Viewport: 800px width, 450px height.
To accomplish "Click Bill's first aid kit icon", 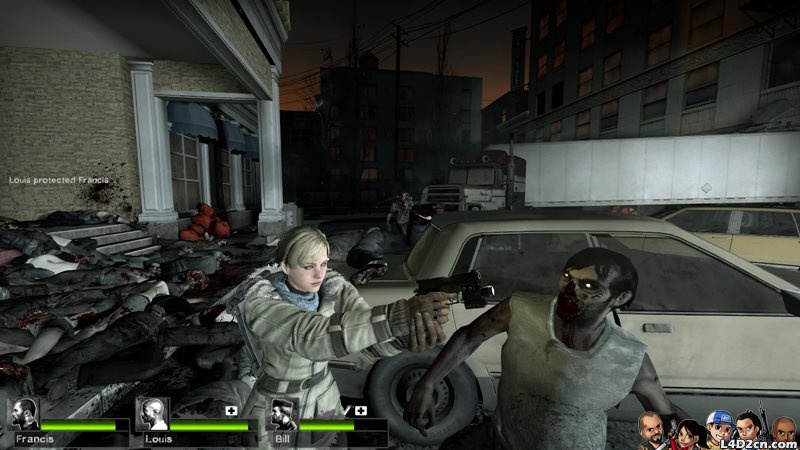I will pos(361,410).
